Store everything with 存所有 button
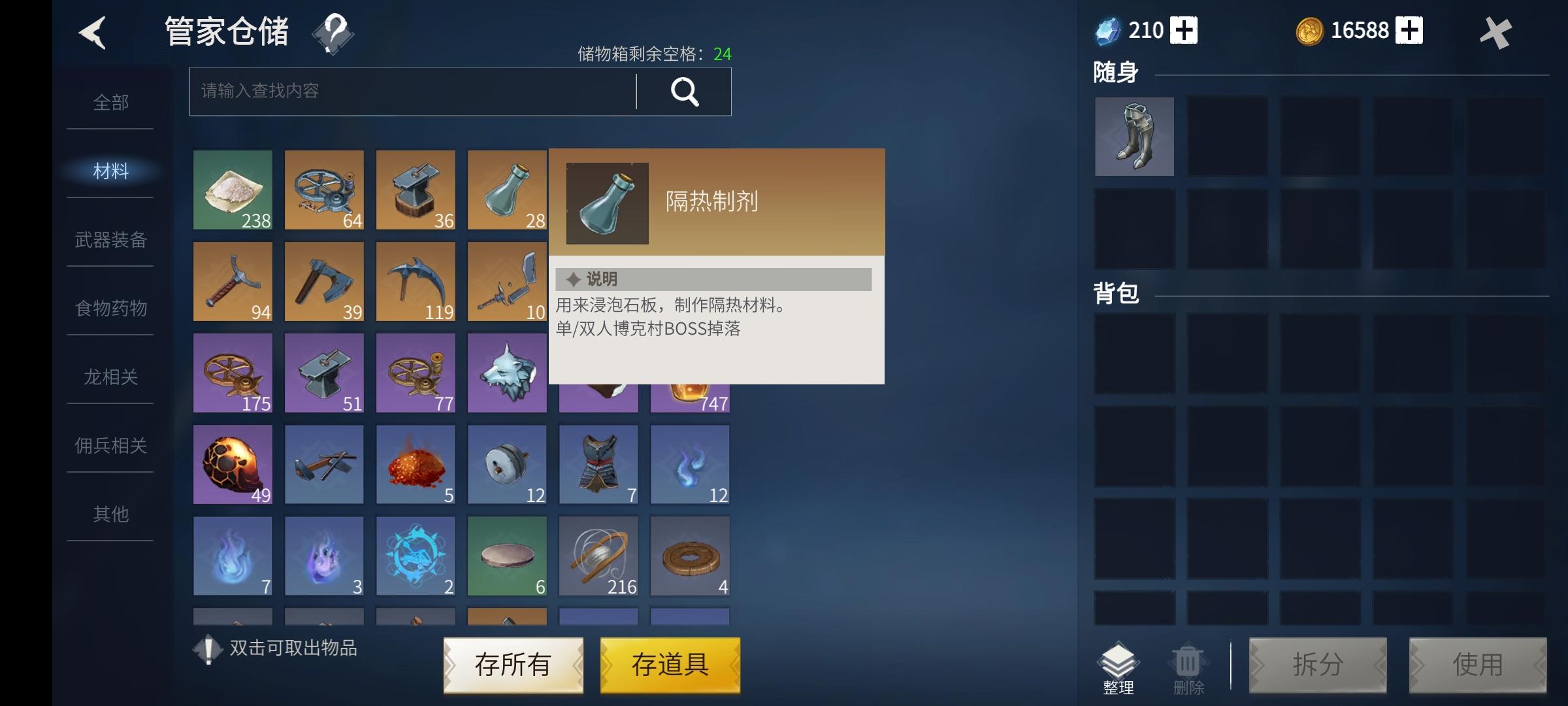Screen dimensions: 1568x706 (513, 665)
